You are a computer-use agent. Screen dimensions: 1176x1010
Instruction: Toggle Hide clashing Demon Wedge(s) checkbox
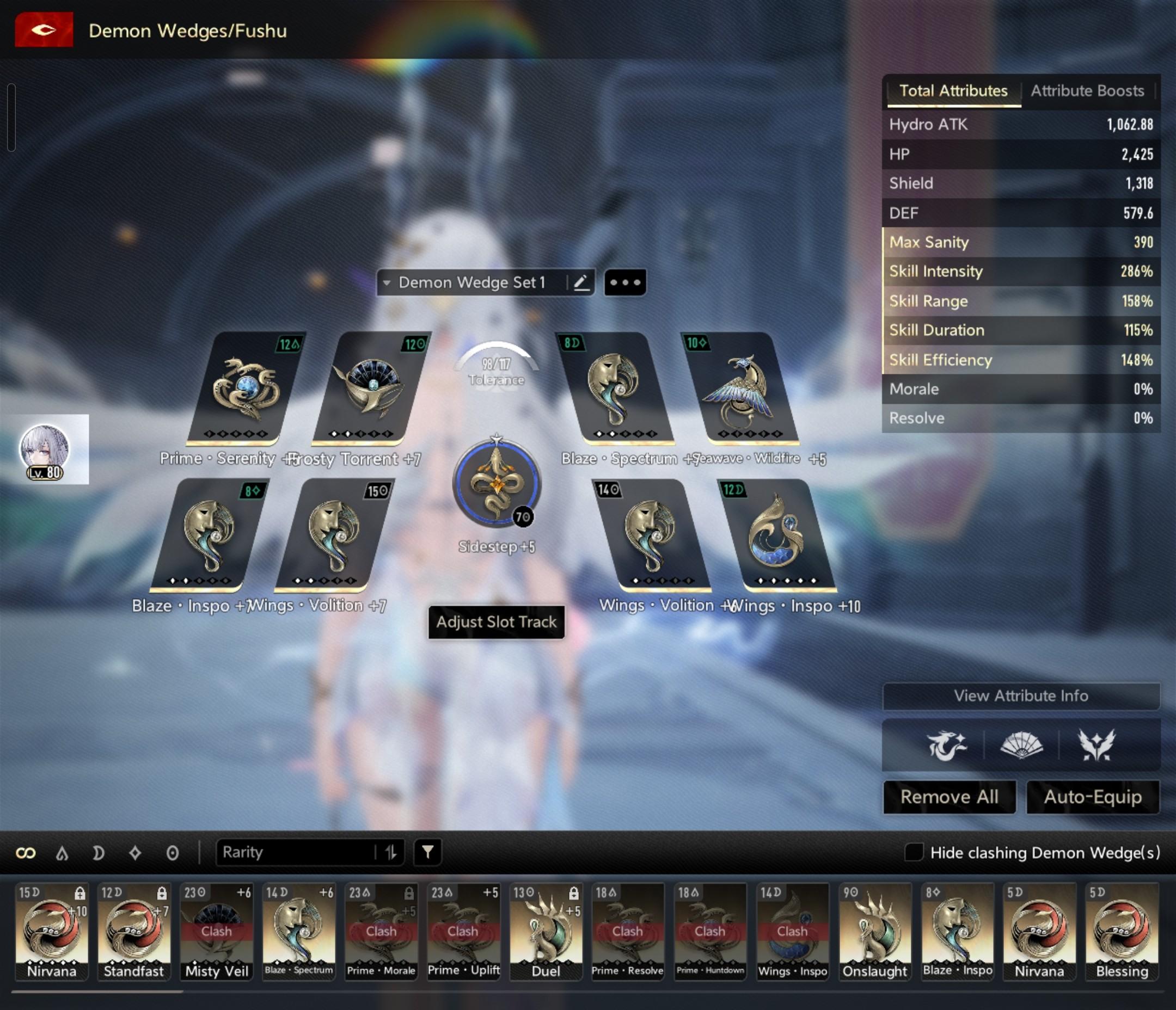point(913,852)
